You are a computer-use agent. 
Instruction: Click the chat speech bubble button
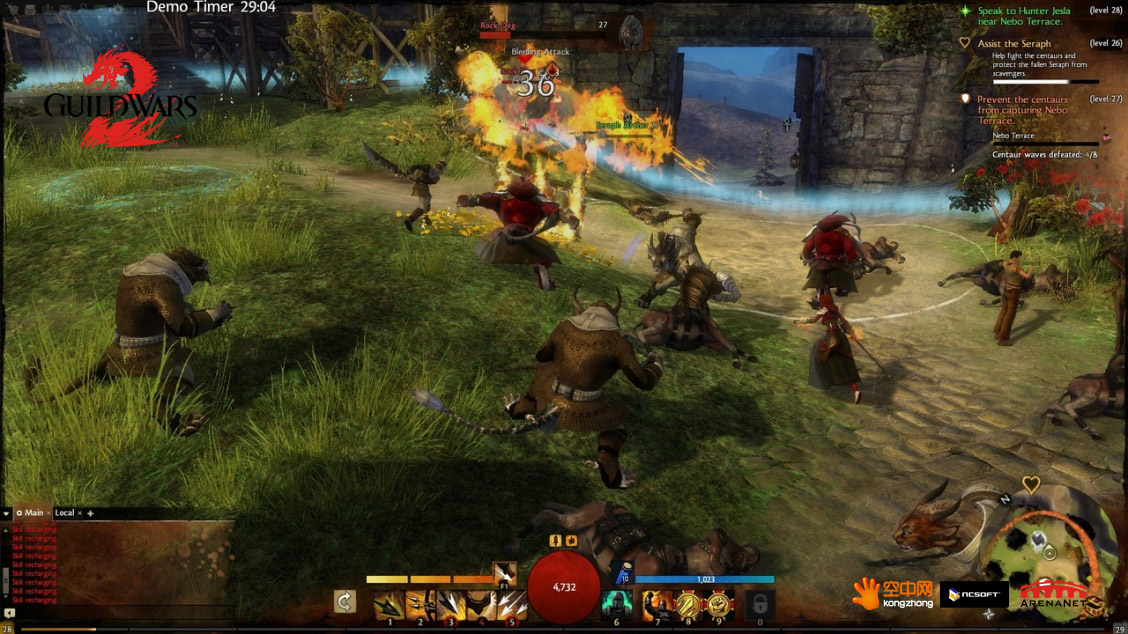9,612
